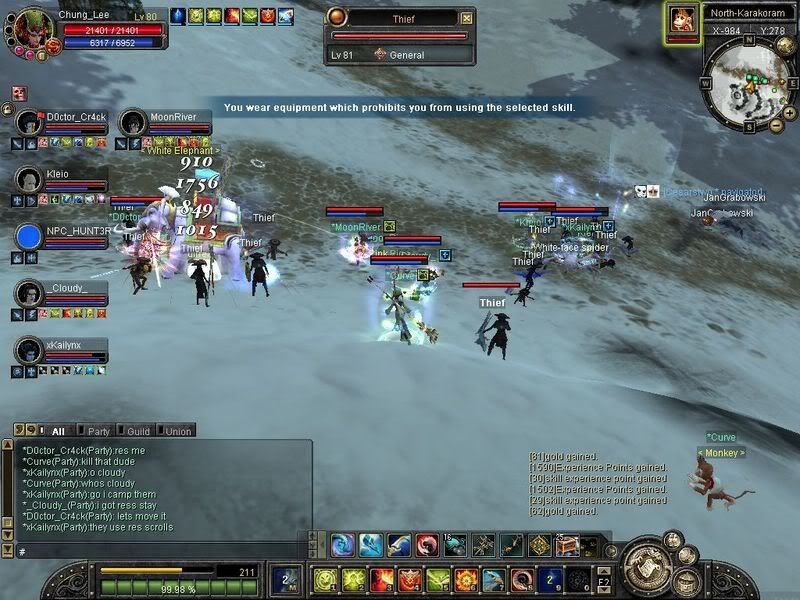Screen dimensions: 800x600
Task: Select the All chat tab
Action: pyautogui.click(x=58, y=431)
